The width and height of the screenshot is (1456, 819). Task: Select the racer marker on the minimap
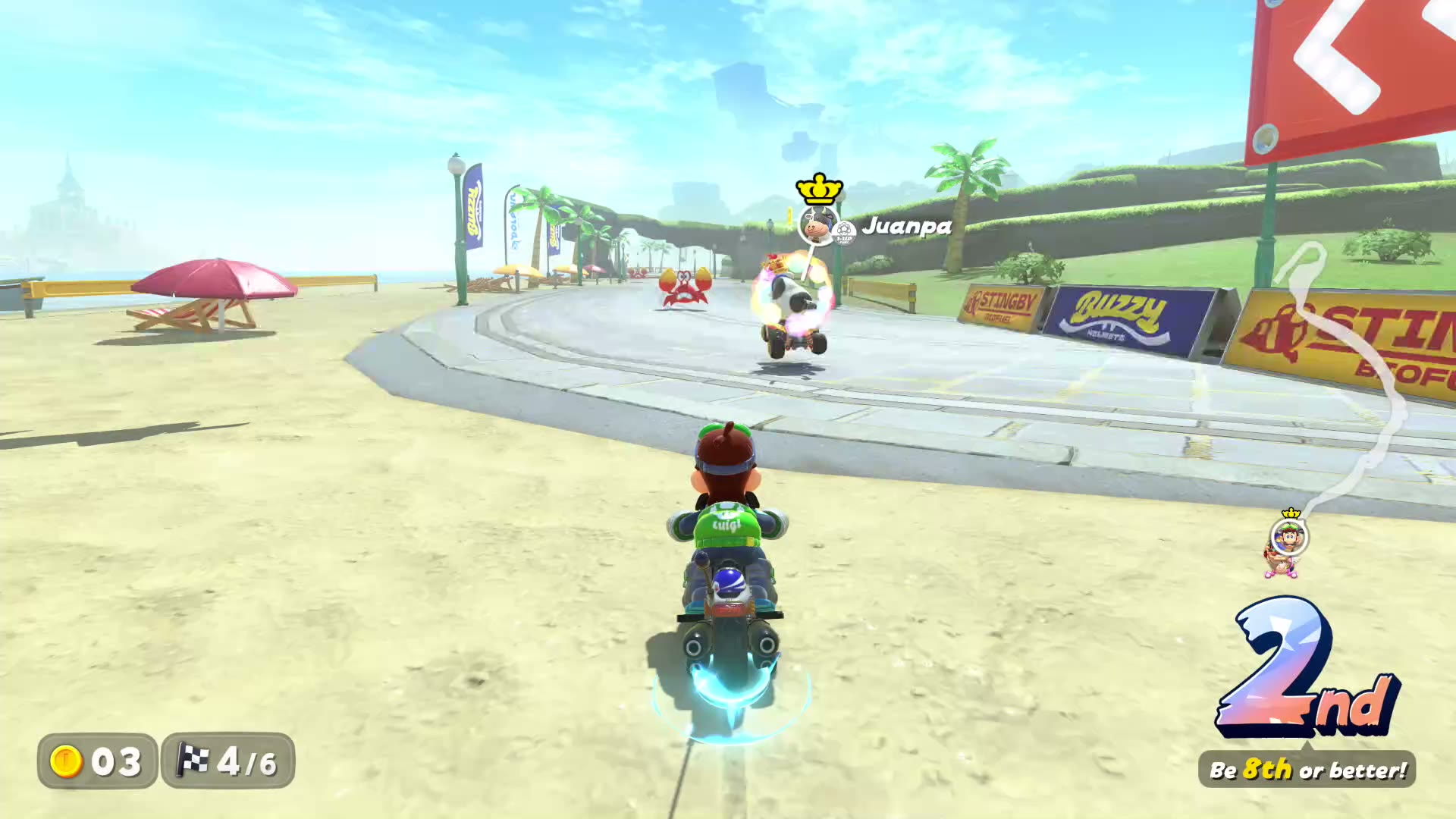1288,539
